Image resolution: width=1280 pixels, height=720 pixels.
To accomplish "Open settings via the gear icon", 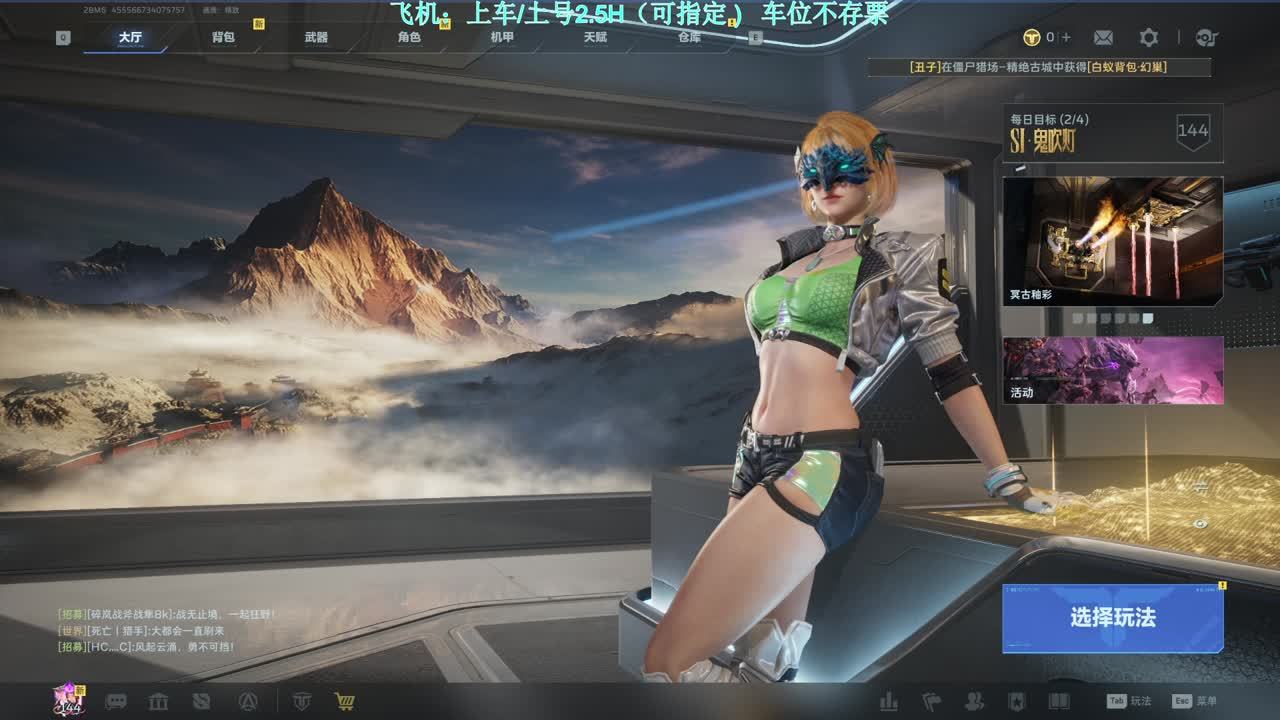I will 1149,38.
